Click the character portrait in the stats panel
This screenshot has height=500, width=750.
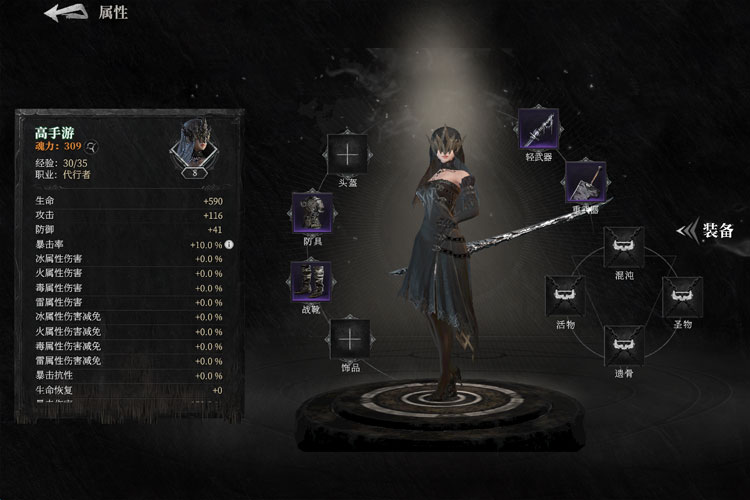pos(194,143)
